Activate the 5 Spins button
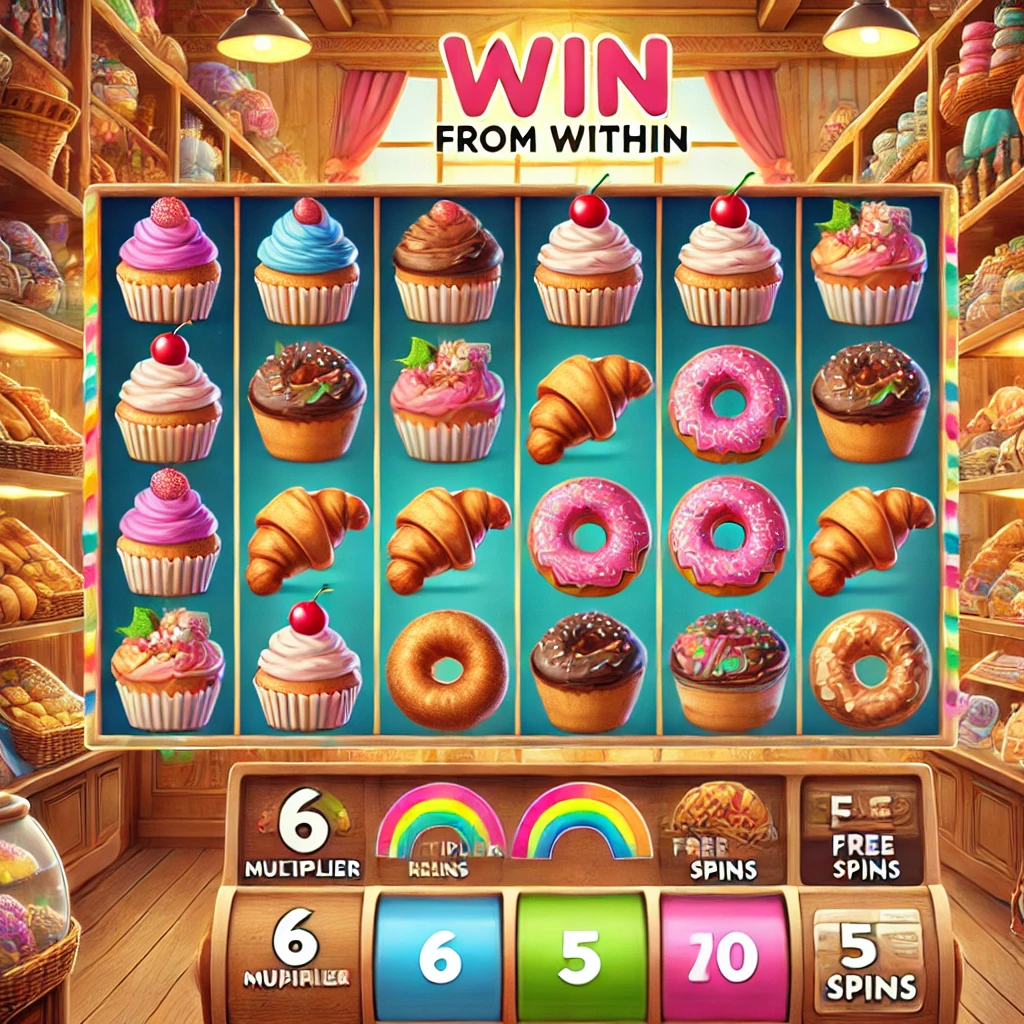This screenshot has height=1024, width=1024. coord(868,955)
